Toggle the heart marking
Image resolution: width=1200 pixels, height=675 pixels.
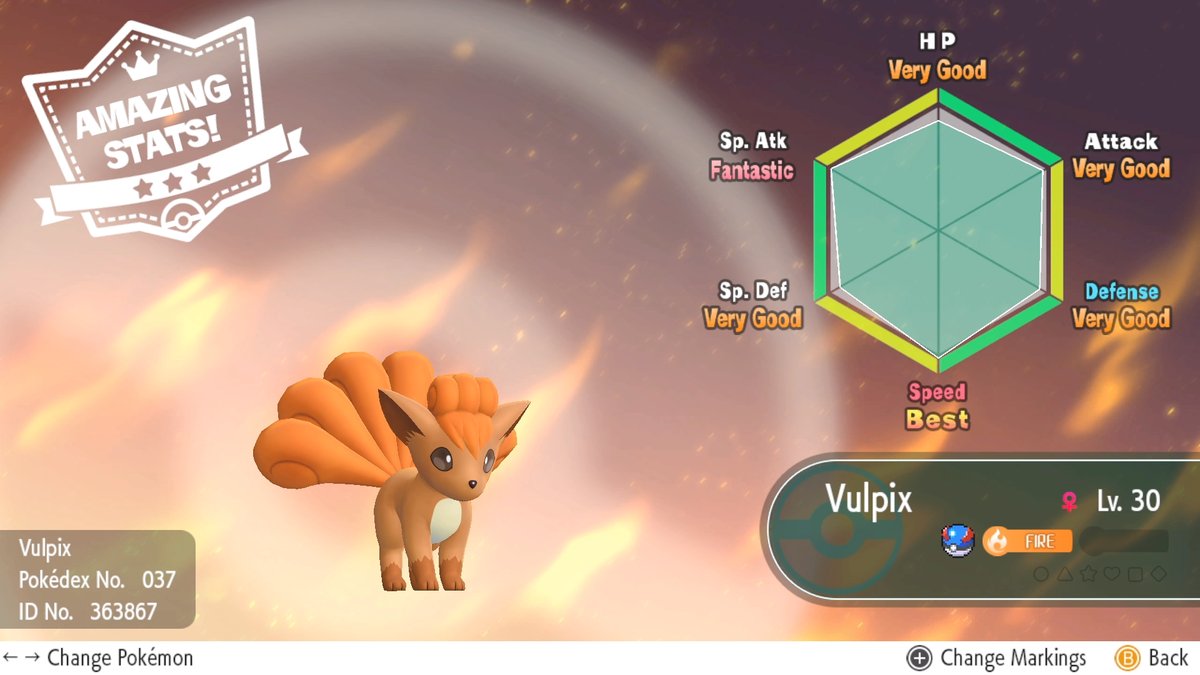pyautogui.click(x=1111, y=574)
